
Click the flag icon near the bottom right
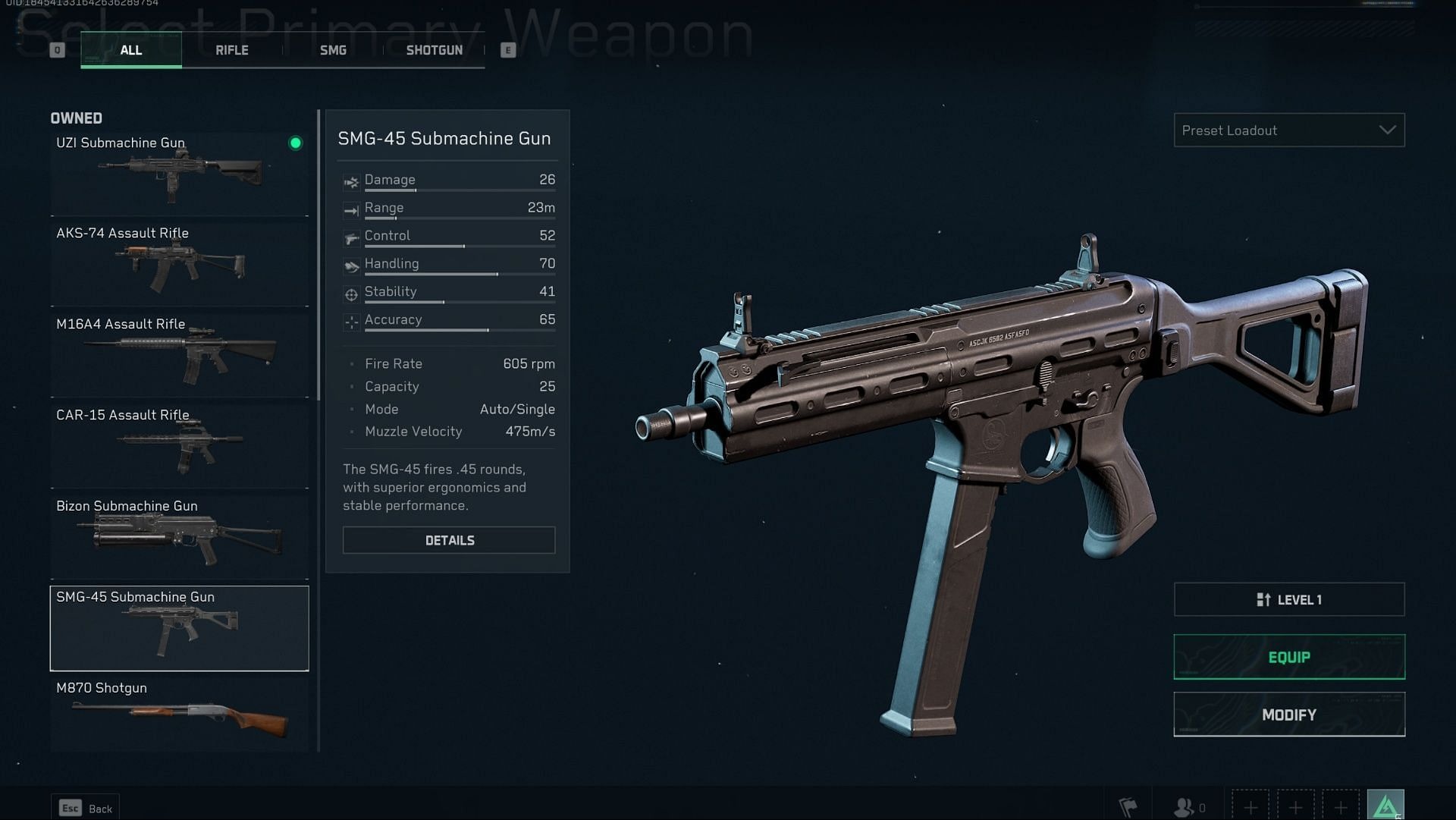click(1130, 806)
